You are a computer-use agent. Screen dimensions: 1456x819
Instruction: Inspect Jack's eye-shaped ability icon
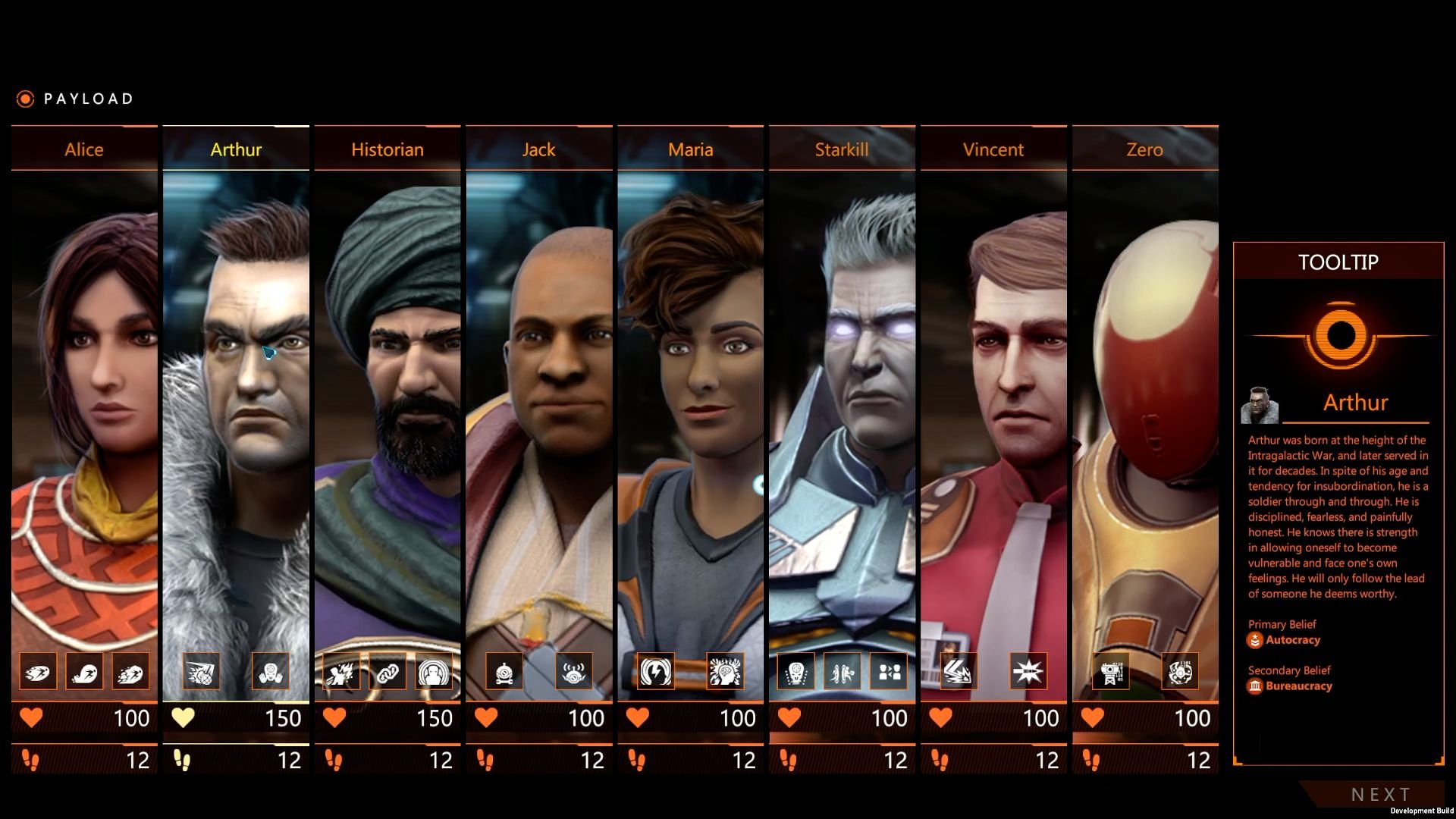[x=574, y=672]
